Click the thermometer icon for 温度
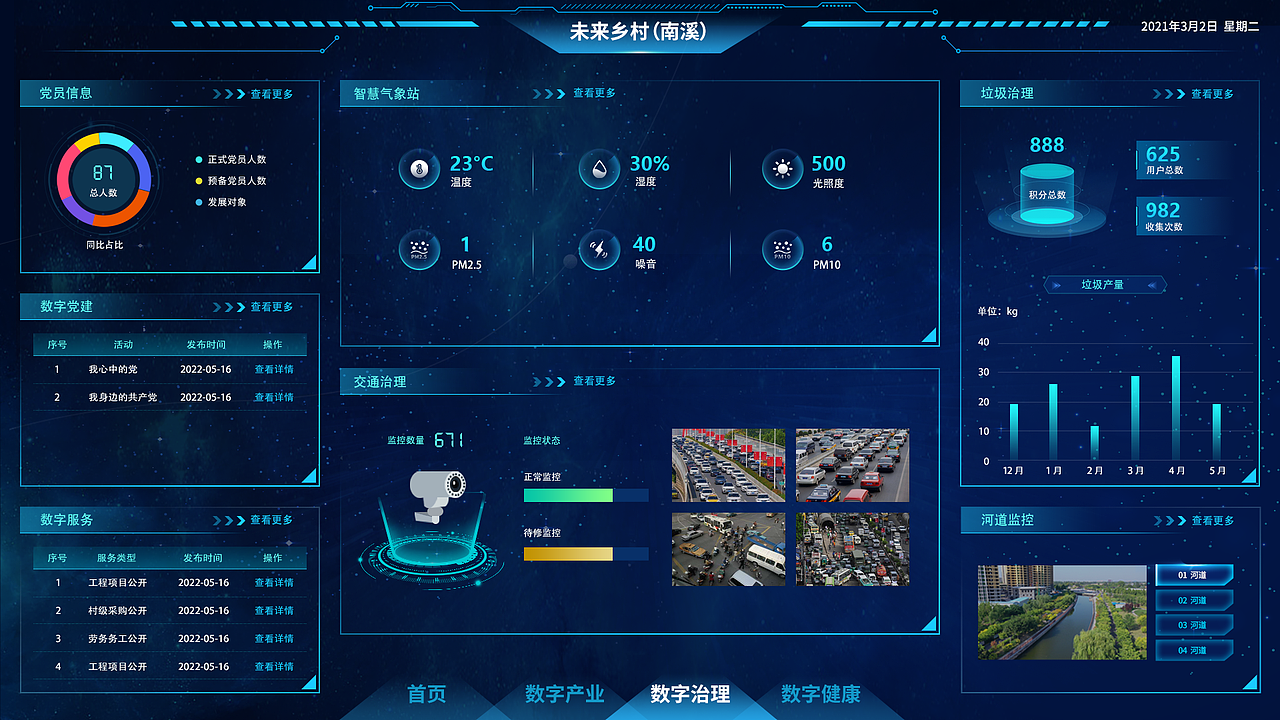1280x720 pixels. tap(420, 168)
